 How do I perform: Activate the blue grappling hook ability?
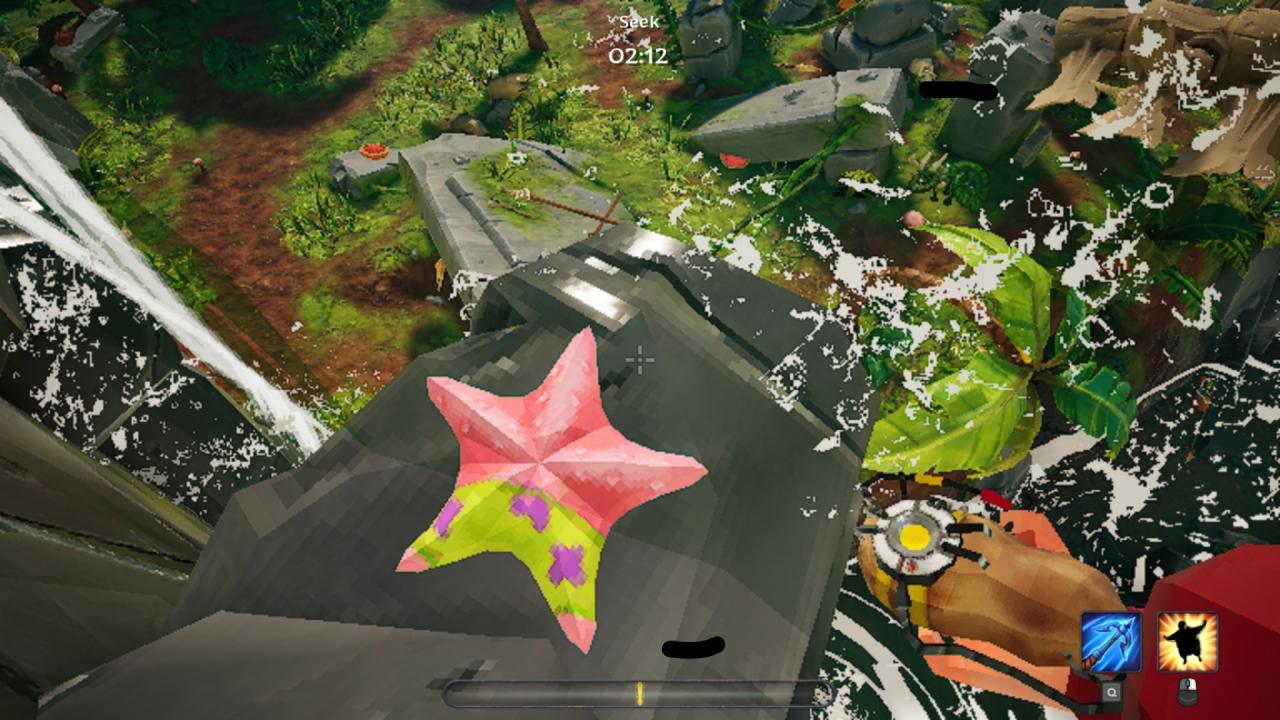click(1111, 642)
